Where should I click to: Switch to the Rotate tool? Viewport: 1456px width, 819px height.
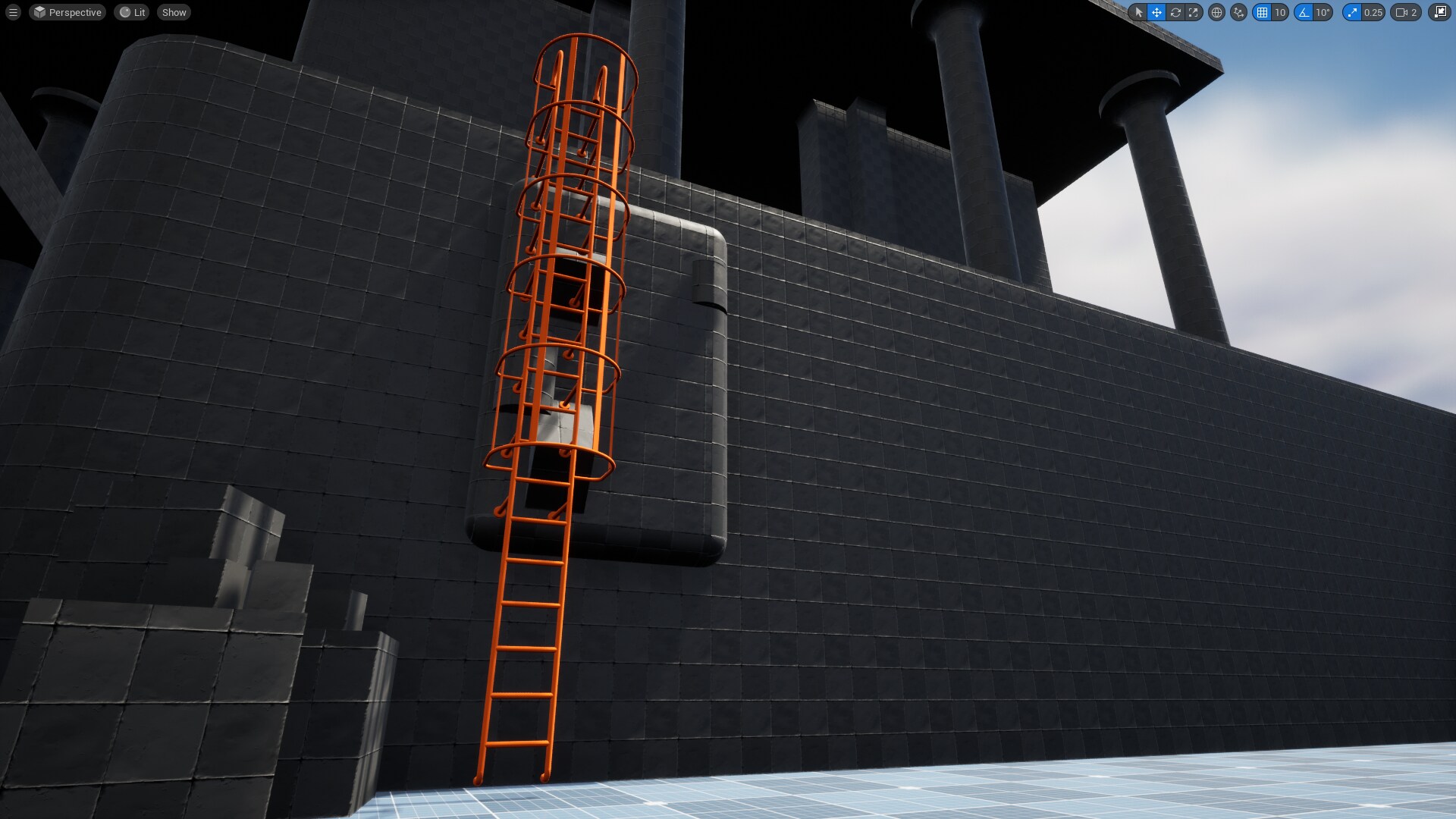tap(1175, 12)
